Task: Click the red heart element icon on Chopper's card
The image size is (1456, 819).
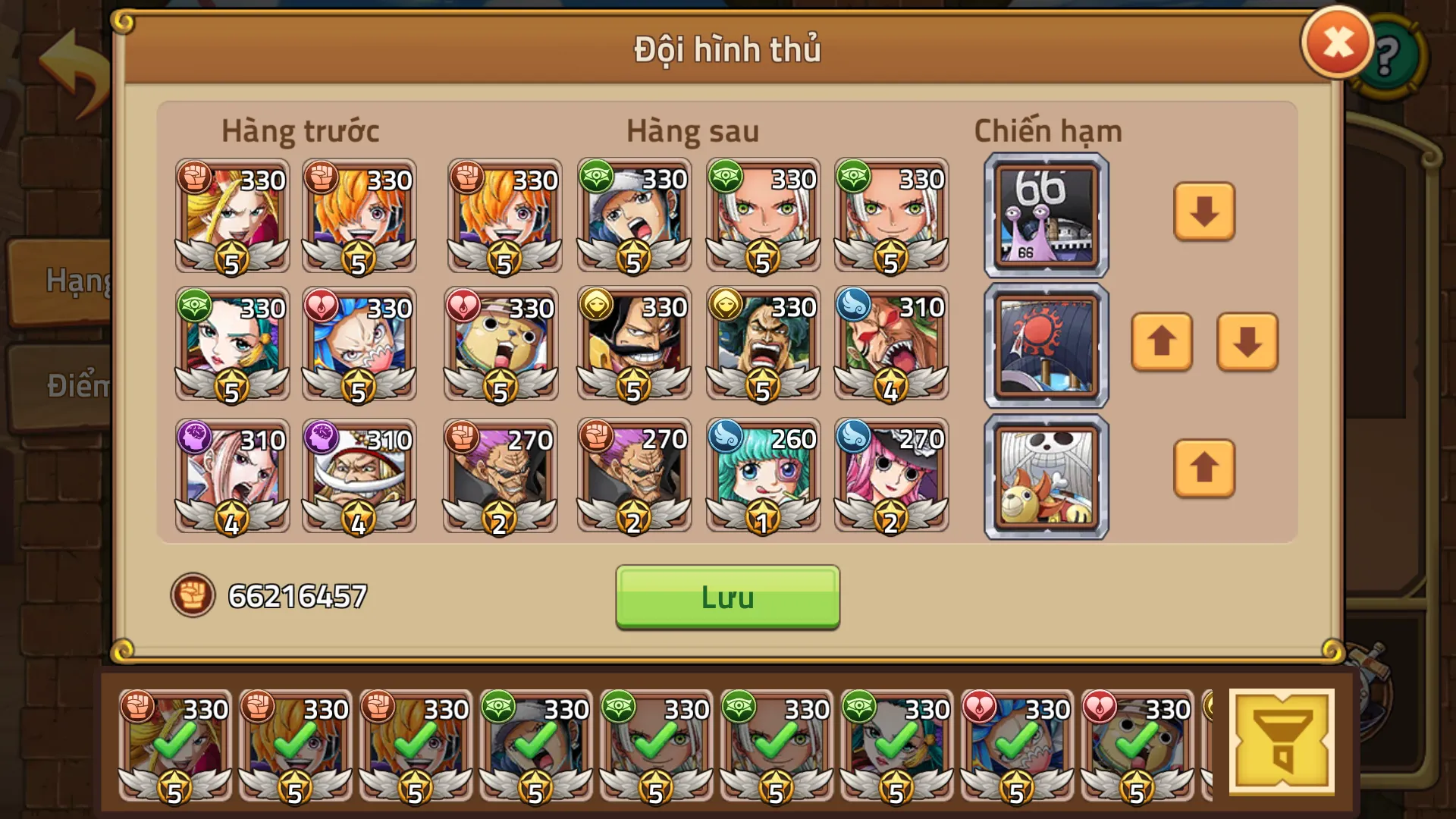Action: tap(465, 307)
